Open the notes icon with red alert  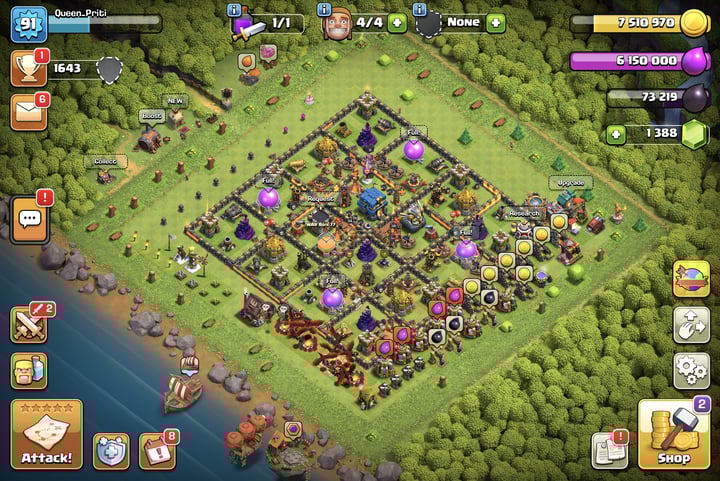[x=609, y=450]
